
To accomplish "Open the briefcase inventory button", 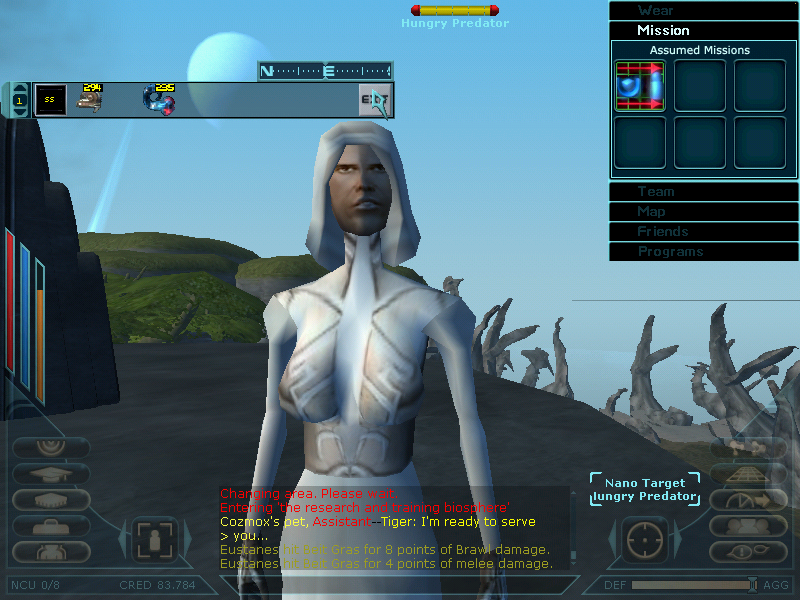I will point(50,525).
